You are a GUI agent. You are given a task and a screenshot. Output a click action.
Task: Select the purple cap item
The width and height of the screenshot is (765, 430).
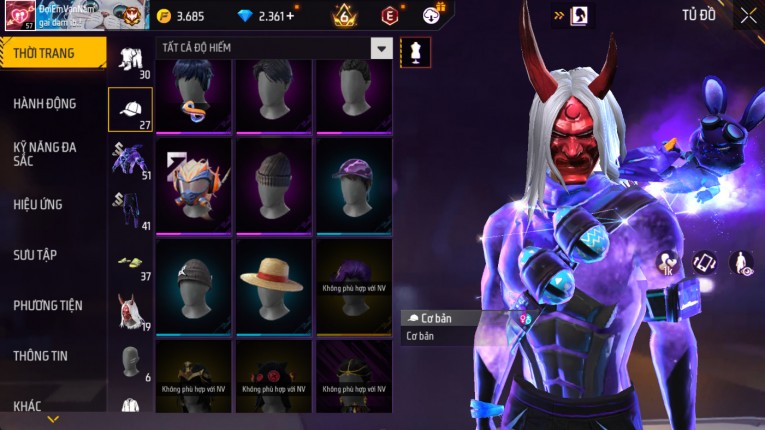(354, 185)
